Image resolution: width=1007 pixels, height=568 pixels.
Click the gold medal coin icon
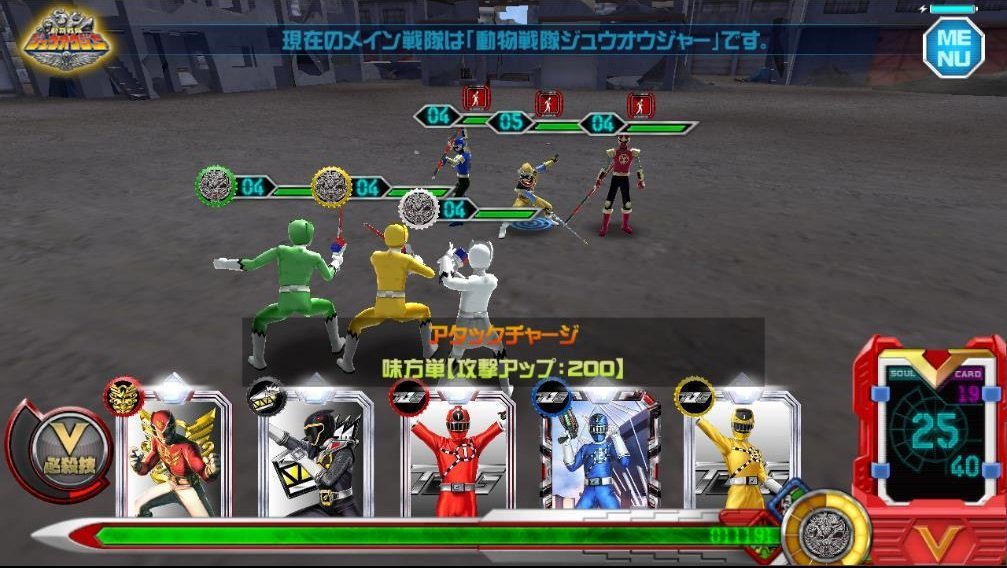[x=826, y=526]
